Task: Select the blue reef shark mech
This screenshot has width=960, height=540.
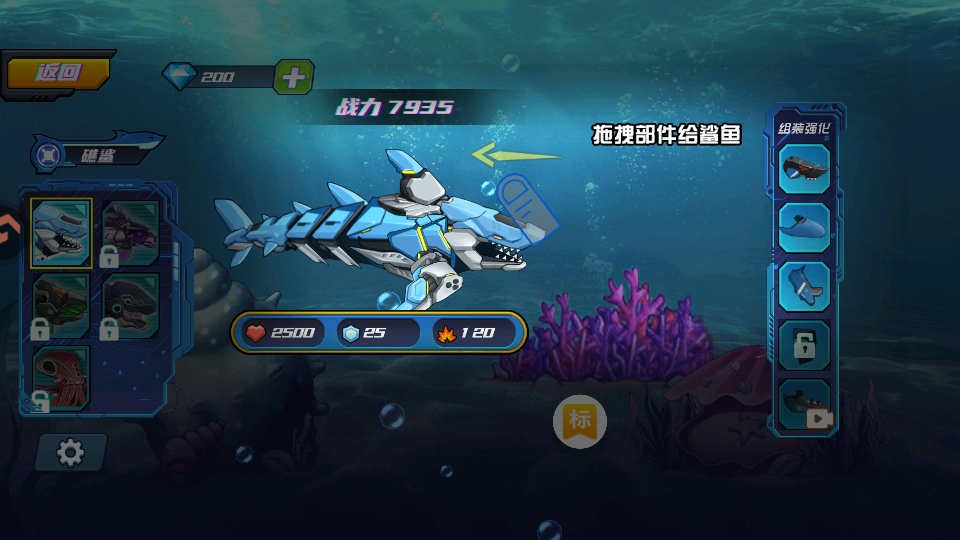Action: tap(61, 233)
